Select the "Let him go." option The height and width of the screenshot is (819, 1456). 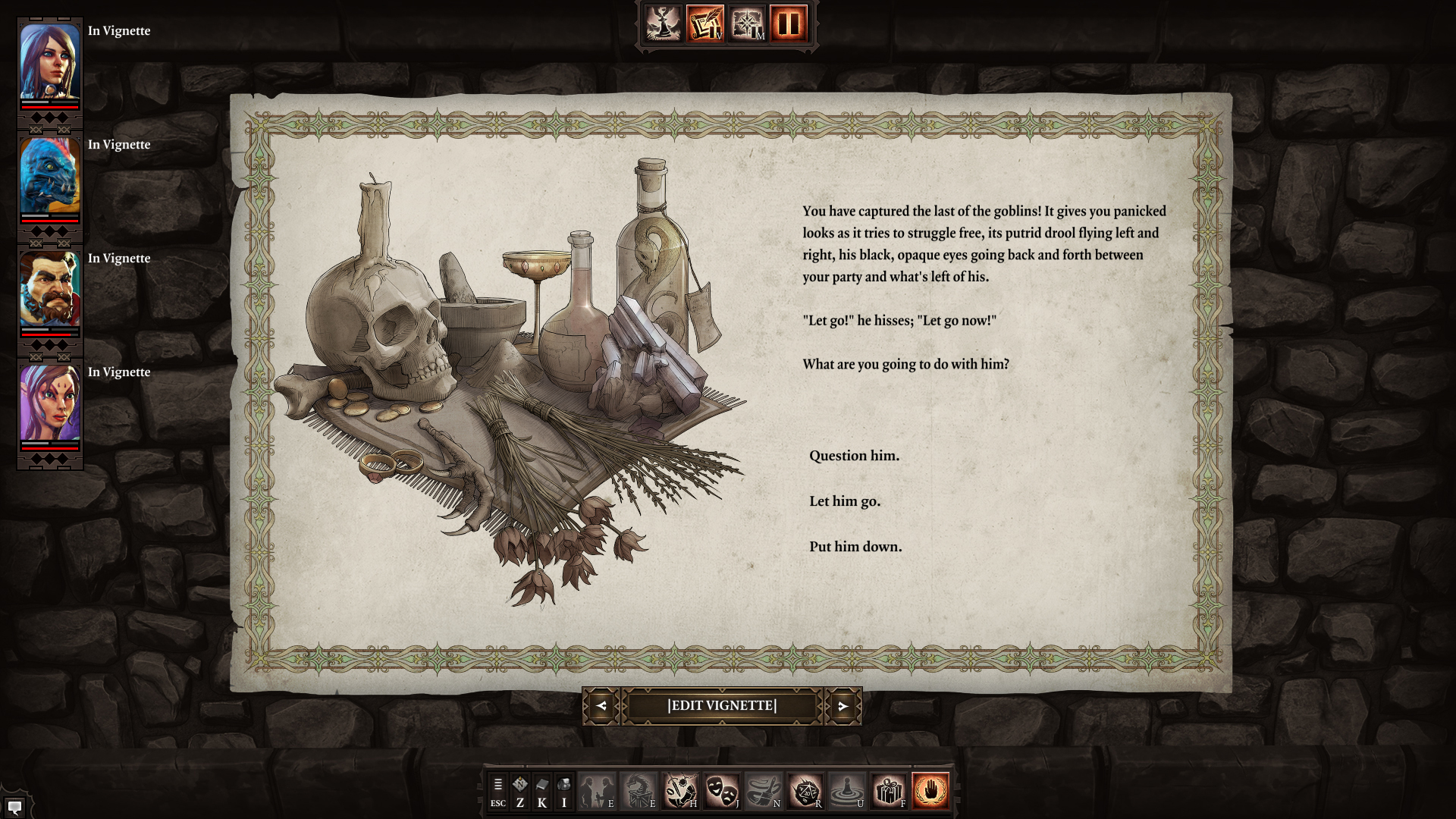[845, 501]
